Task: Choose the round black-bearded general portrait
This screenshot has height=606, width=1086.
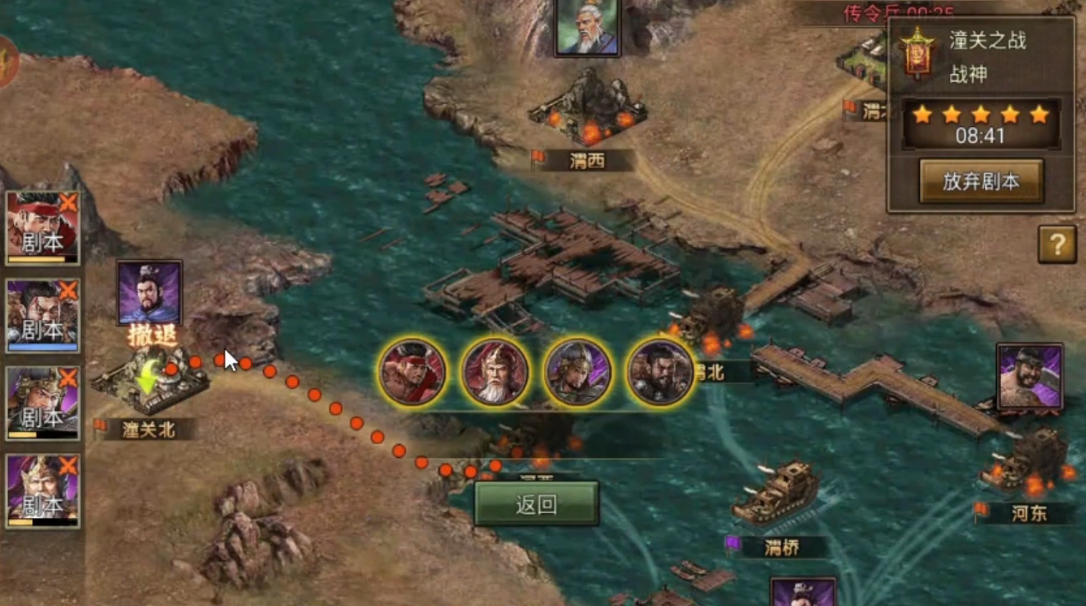Action: point(660,372)
